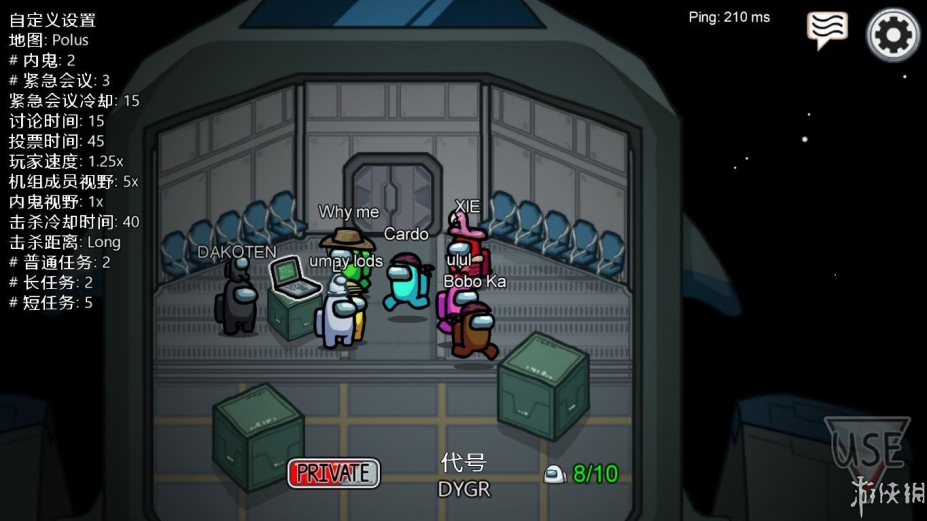Open the chat speech bubble
The width and height of the screenshot is (927, 521).
[x=827, y=31]
